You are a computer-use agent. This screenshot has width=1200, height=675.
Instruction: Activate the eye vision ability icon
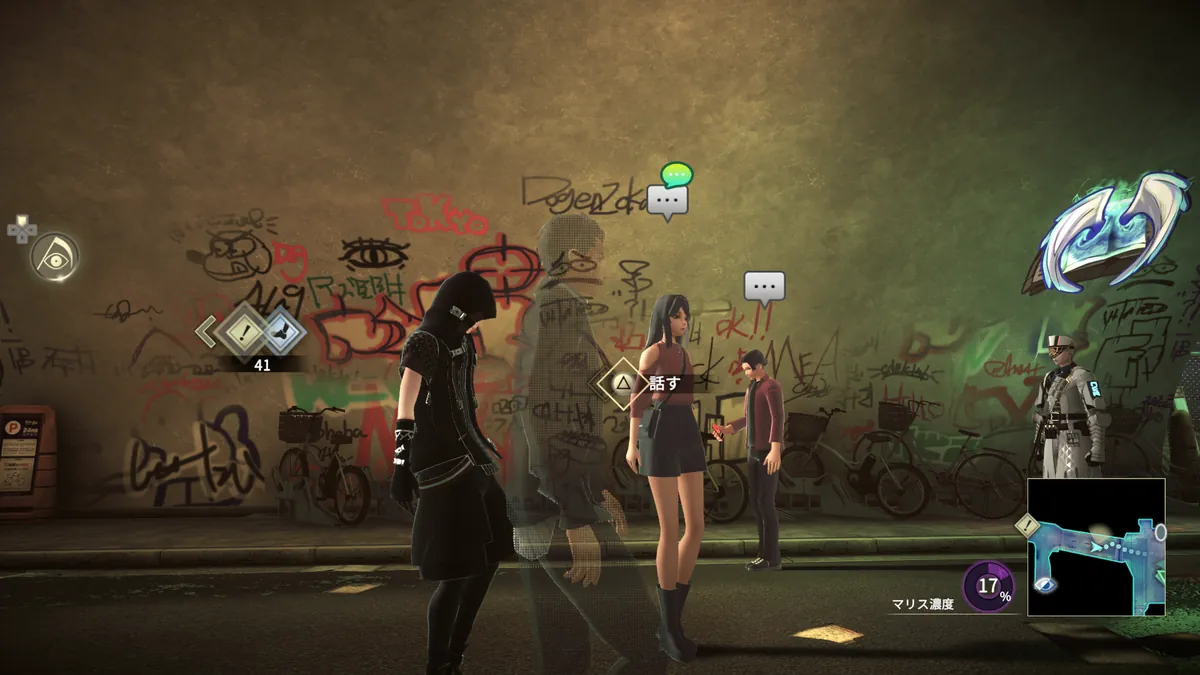click(52, 257)
